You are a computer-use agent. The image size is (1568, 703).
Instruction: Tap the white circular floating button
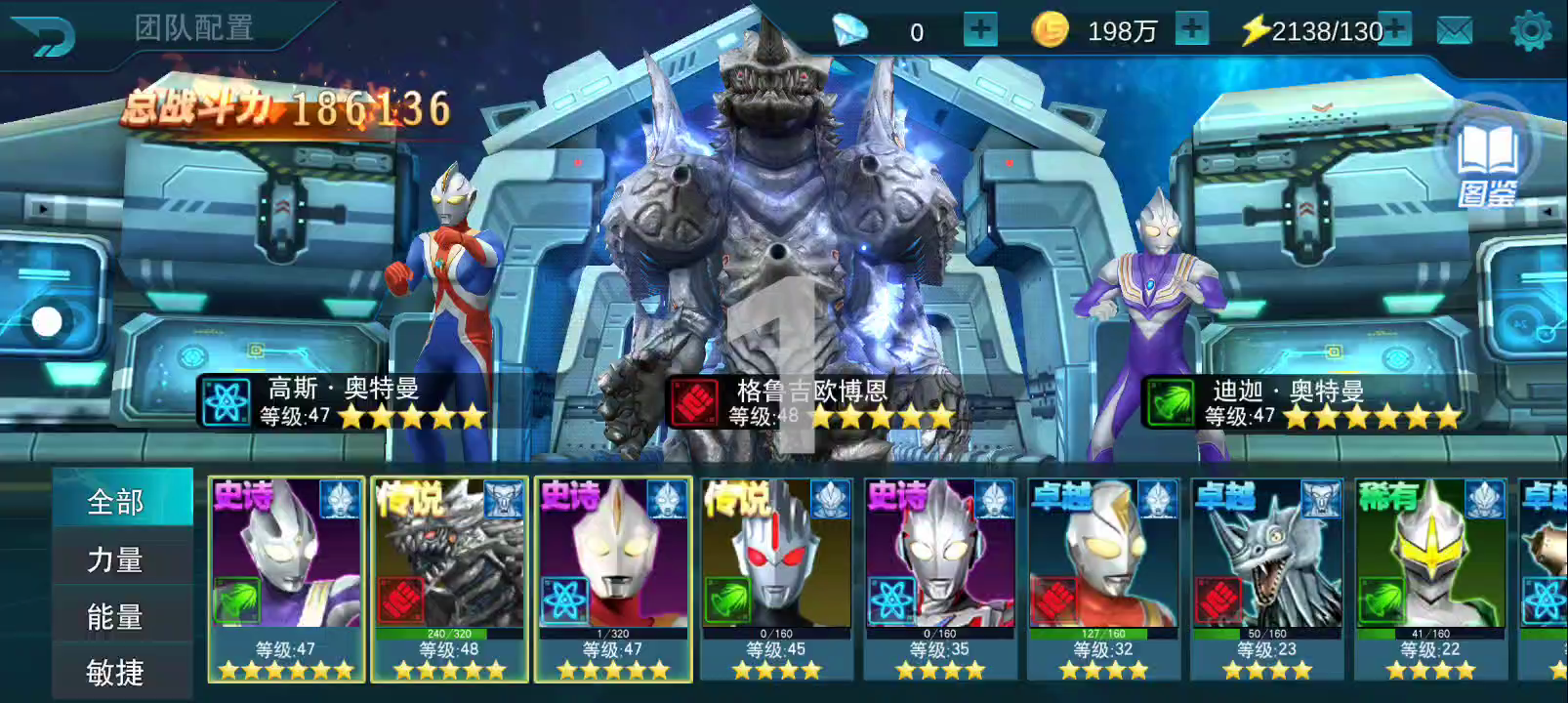pyautogui.click(x=47, y=321)
